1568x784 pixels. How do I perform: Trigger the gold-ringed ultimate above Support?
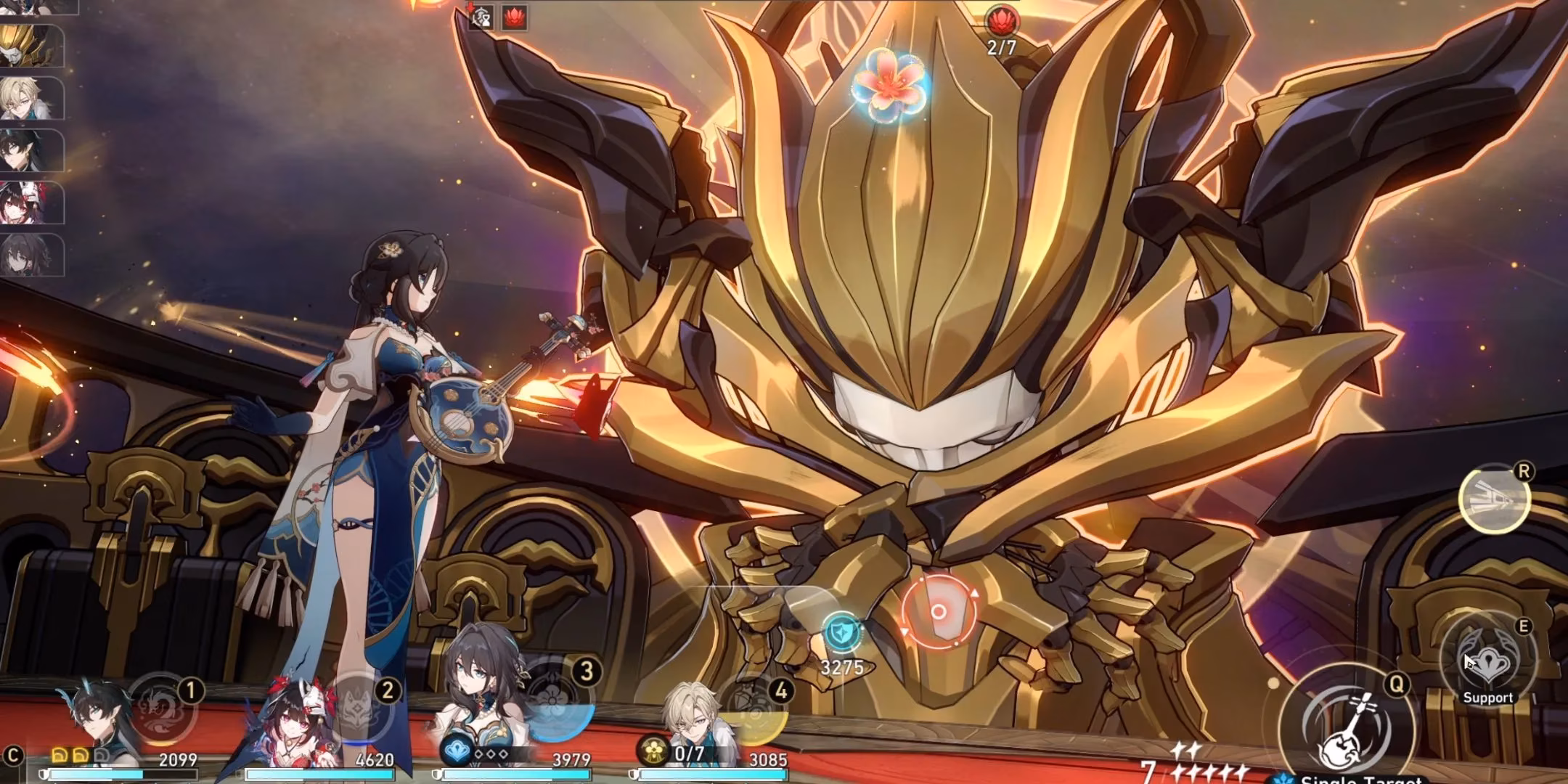pyautogui.click(x=1494, y=499)
